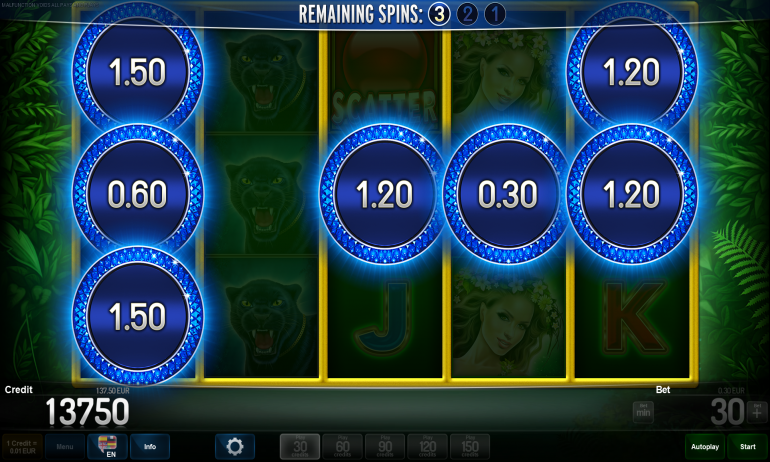Start the next spin

[x=747, y=446]
